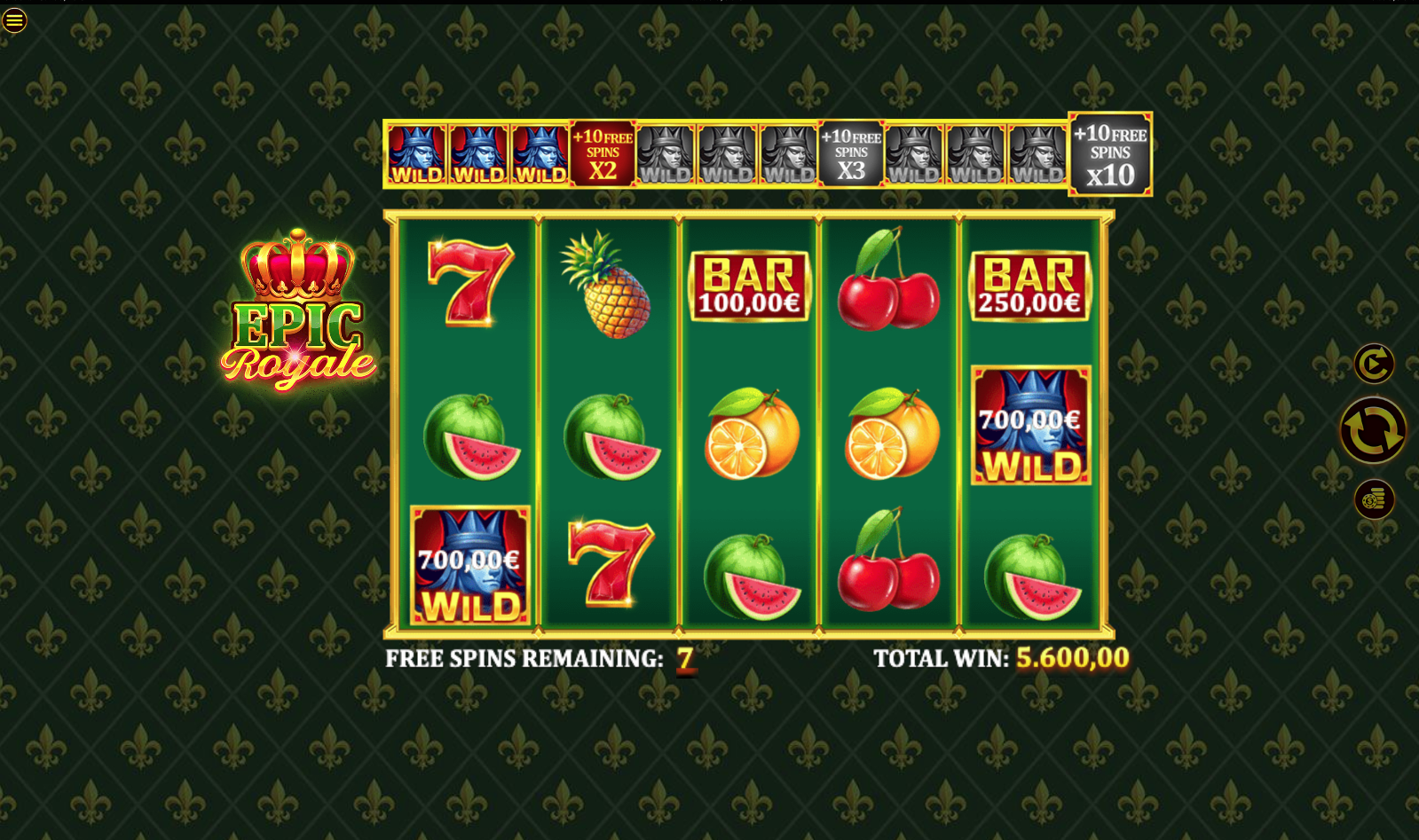Start autoplay with the play-arrow button
The height and width of the screenshot is (840, 1419).
[1374, 364]
